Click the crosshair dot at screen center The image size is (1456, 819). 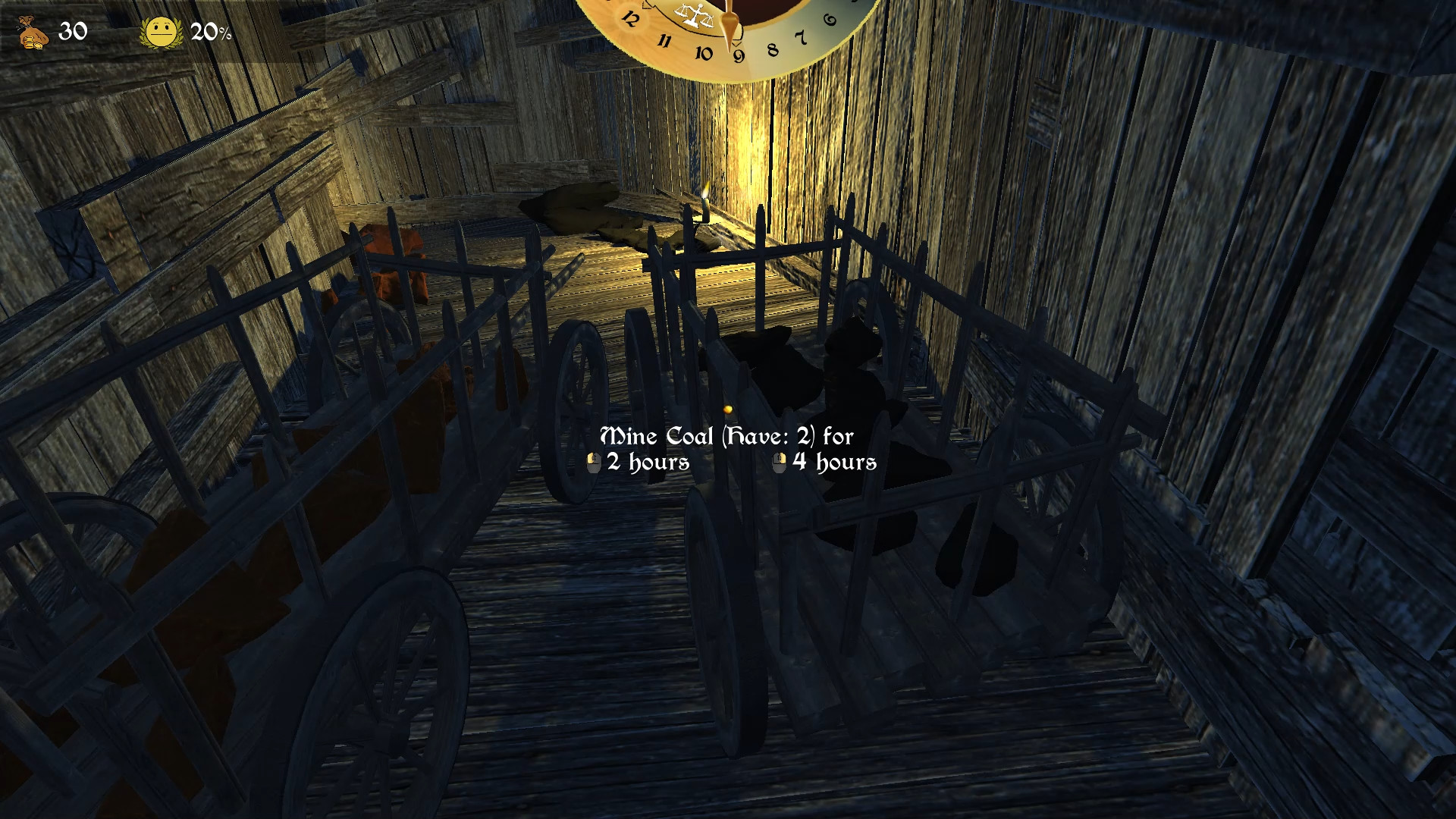(x=728, y=409)
